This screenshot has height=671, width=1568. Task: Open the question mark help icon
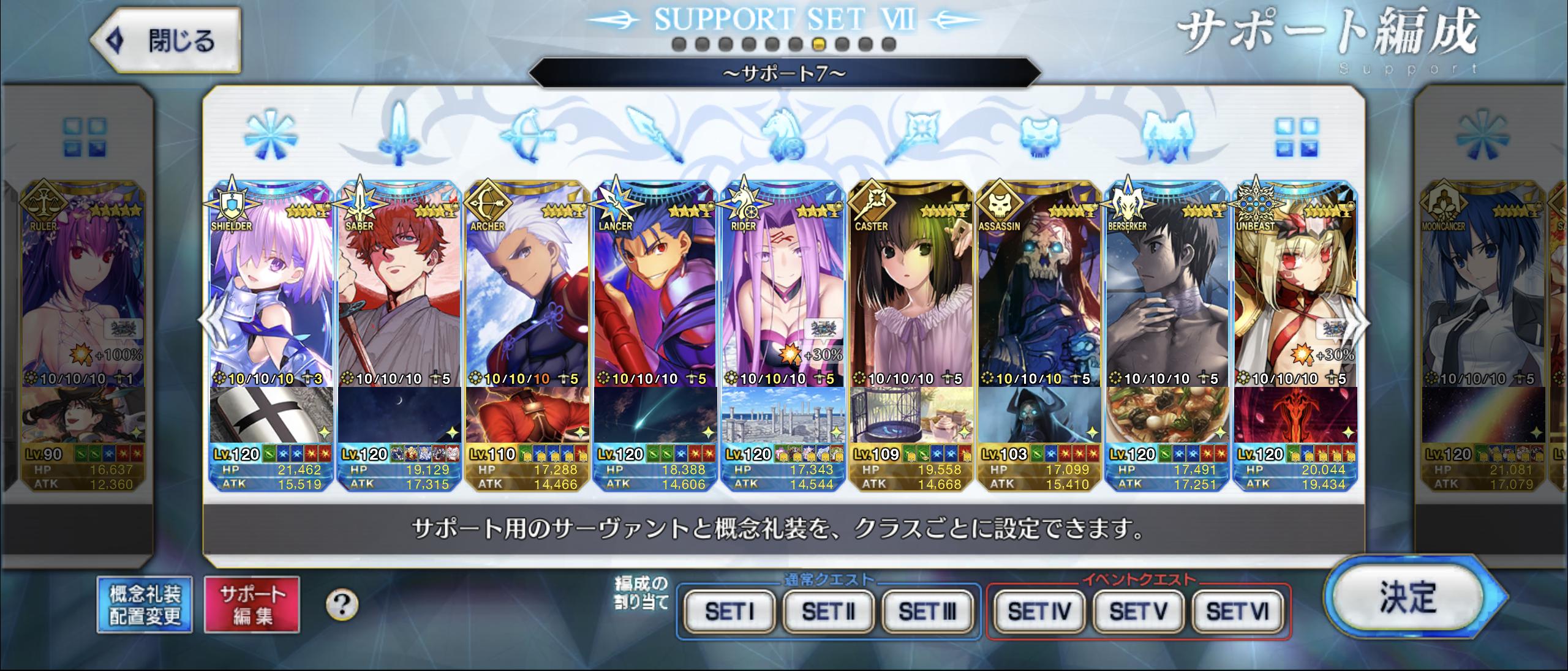(x=342, y=605)
